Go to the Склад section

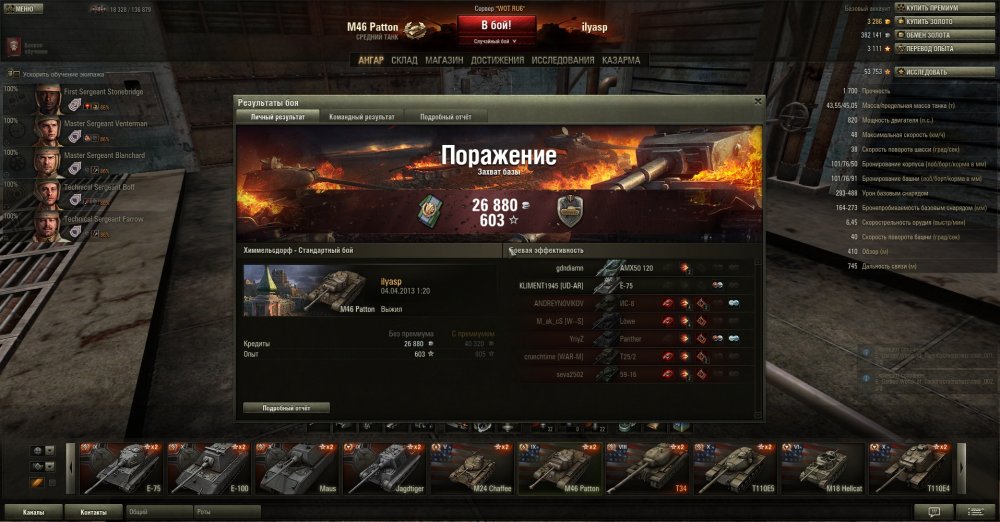(404, 60)
